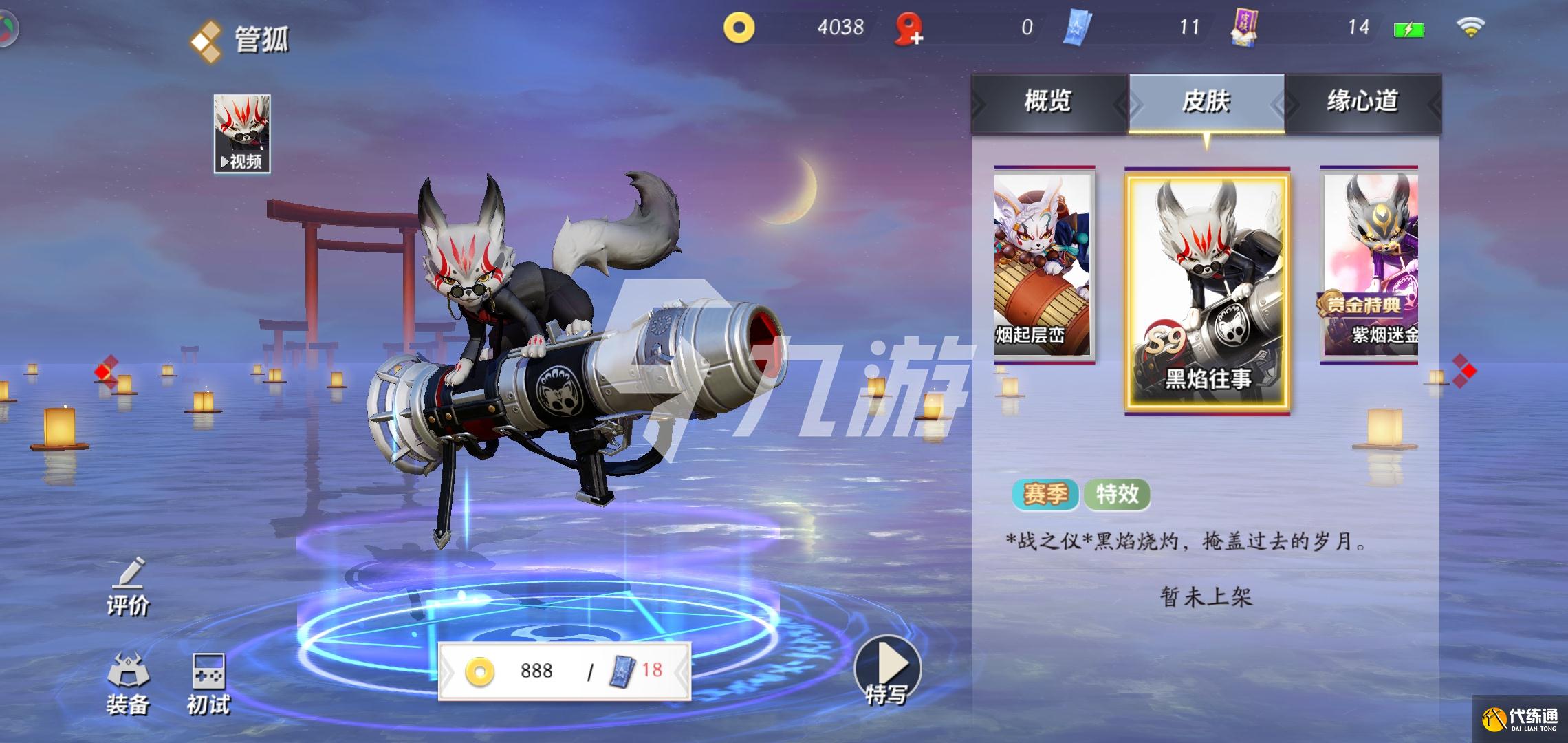Switch to the 概览 overview tab
Viewport: 1568px width, 743px height.
(1048, 103)
